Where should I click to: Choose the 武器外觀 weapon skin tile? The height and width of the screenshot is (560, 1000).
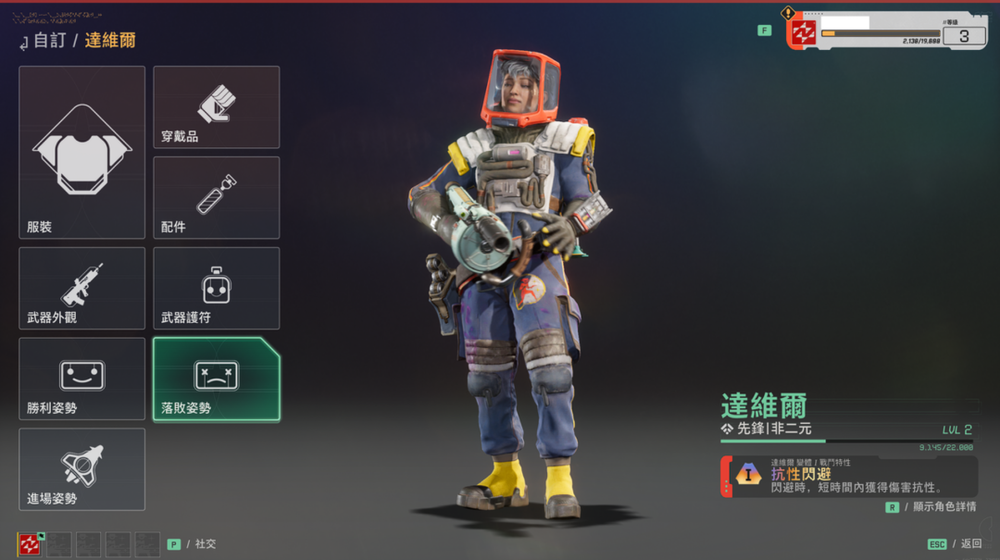point(82,288)
